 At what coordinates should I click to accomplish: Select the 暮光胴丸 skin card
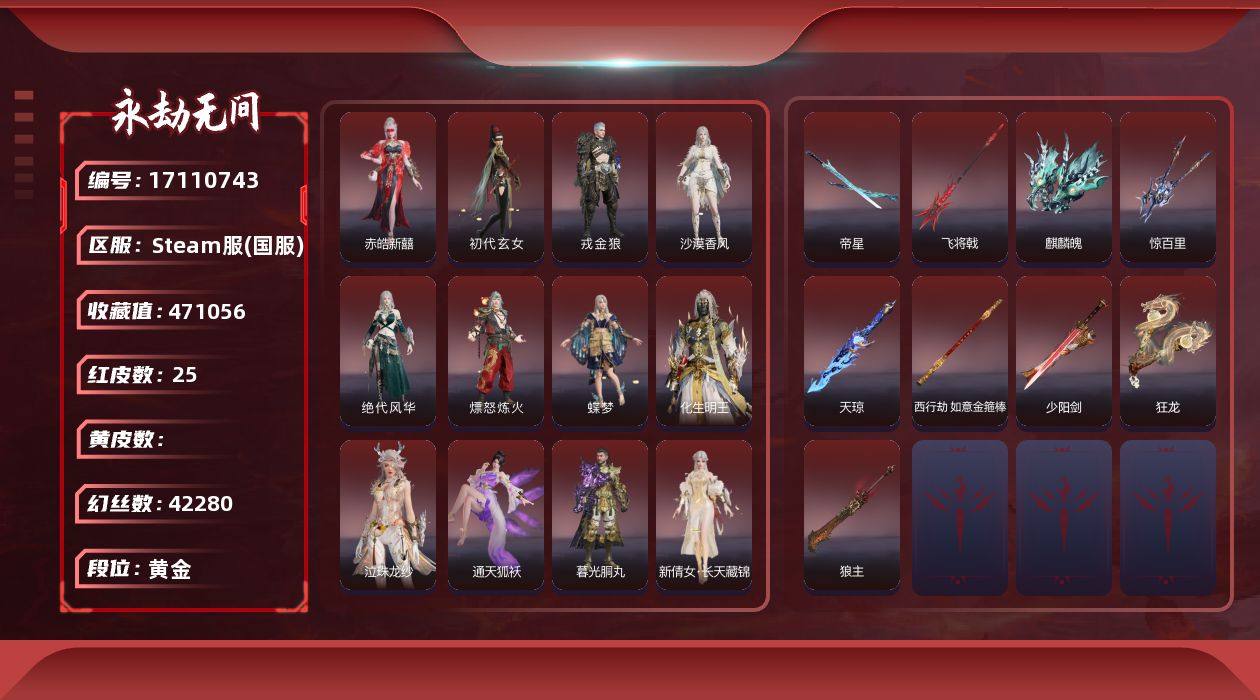tap(600, 515)
